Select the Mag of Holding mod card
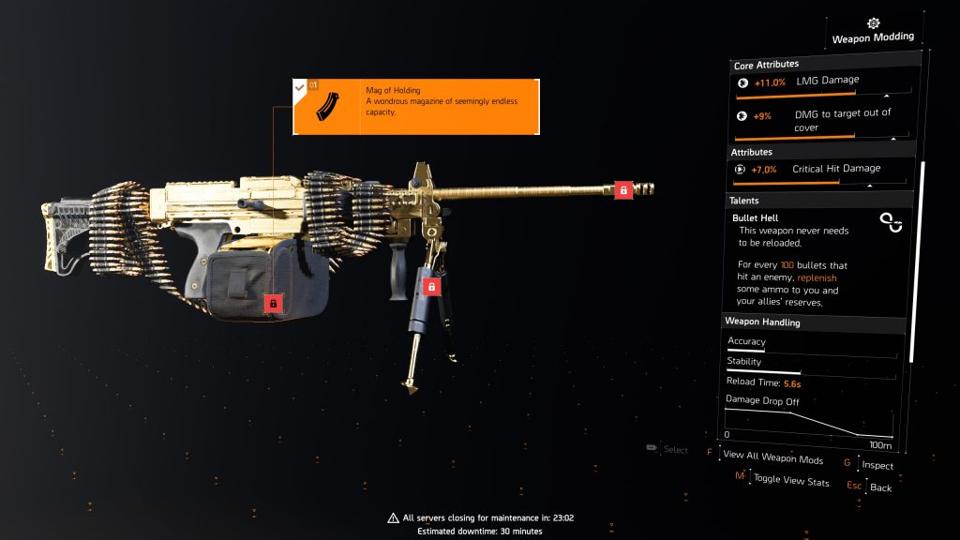 [x=416, y=107]
